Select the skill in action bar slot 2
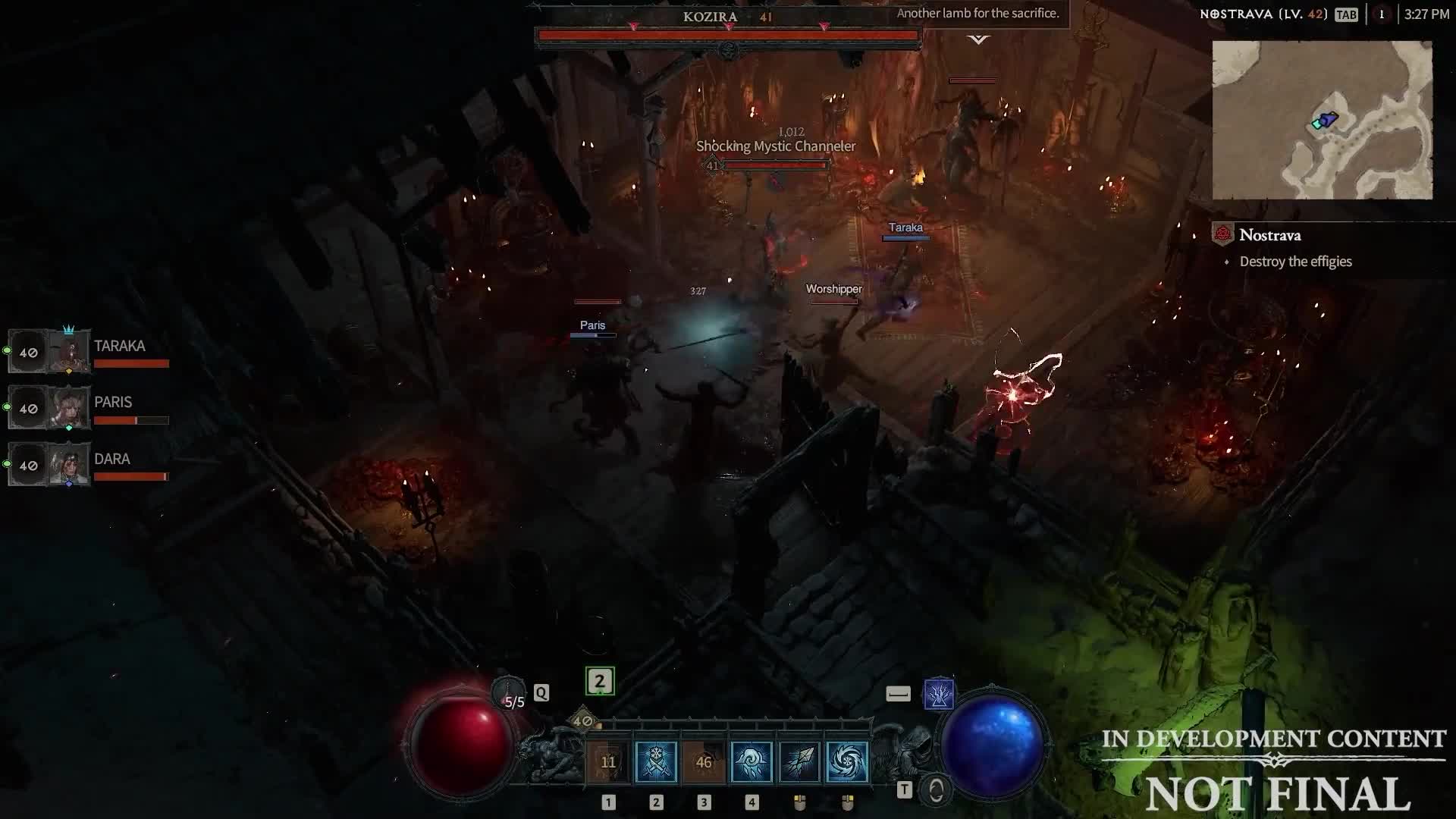1456x819 pixels. [x=657, y=761]
